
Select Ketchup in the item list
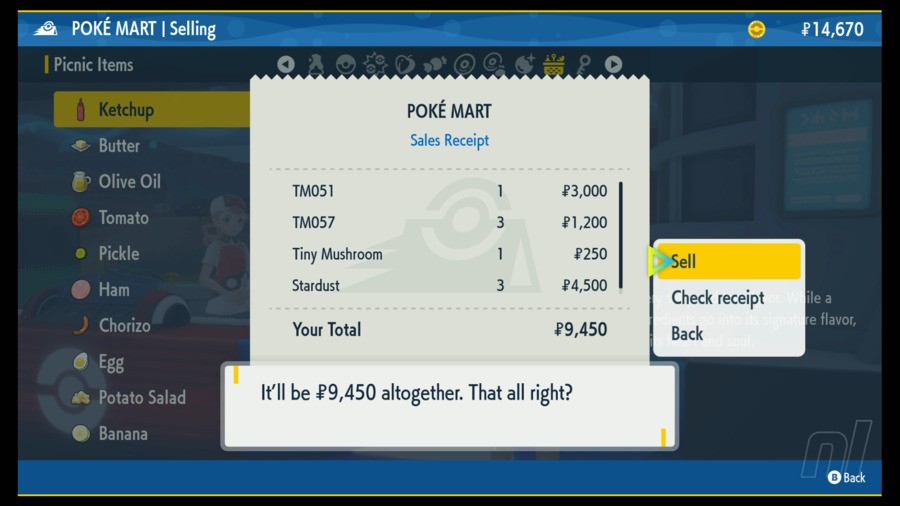(x=126, y=110)
